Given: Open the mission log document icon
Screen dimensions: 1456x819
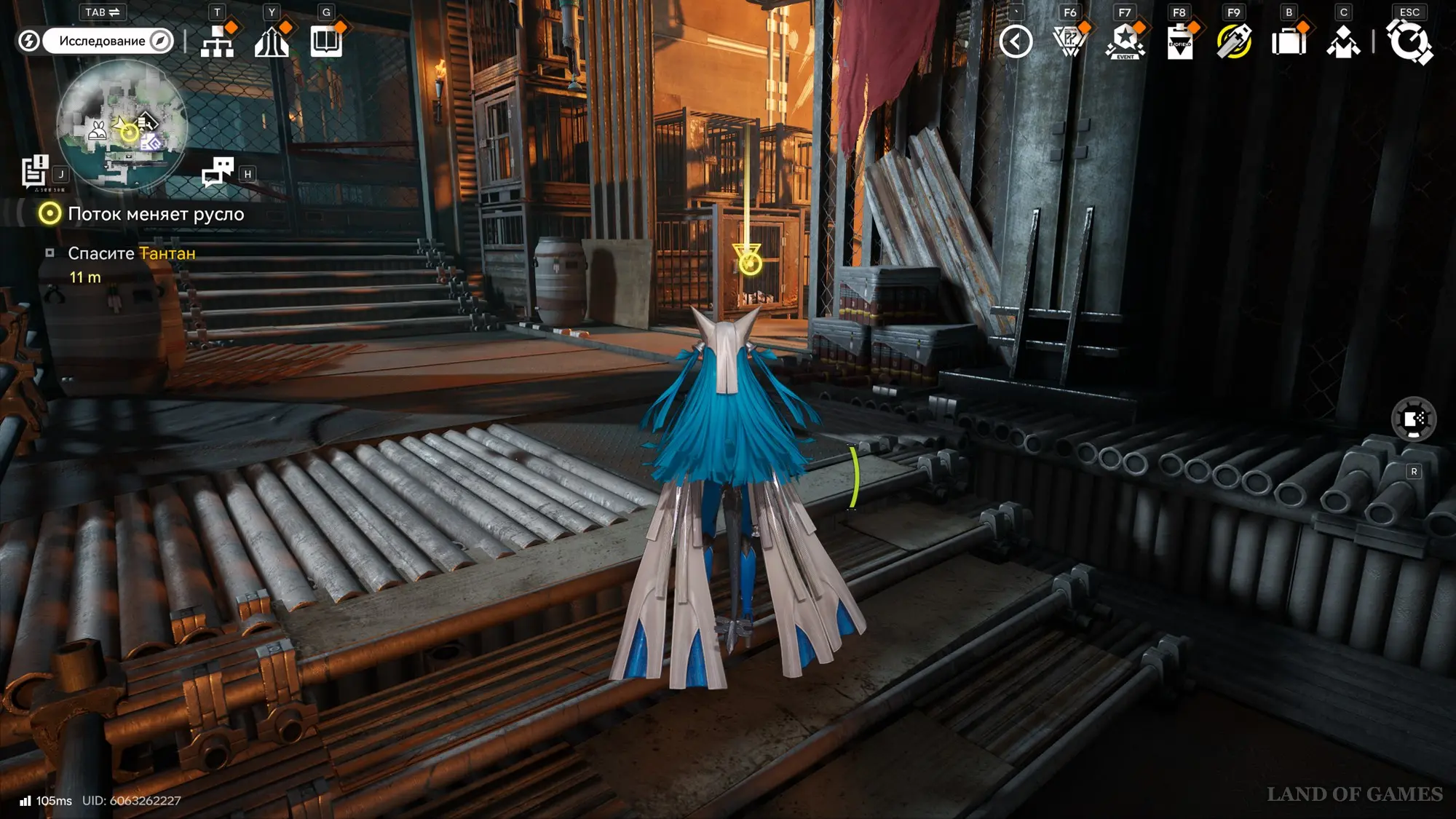Looking at the screenshot, I should (35, 172).
